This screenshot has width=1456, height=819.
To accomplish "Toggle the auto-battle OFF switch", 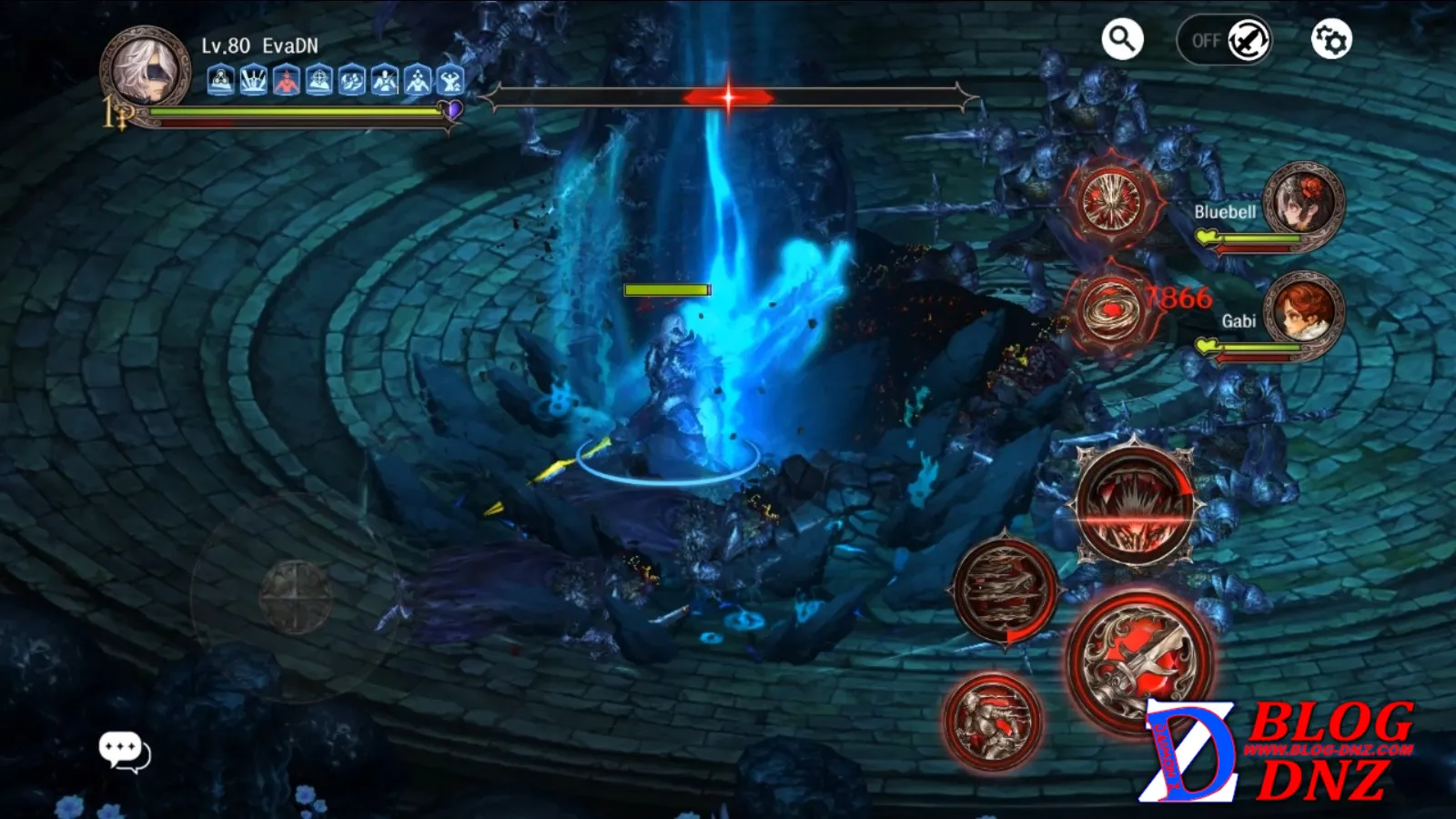I will (1224, 40).
